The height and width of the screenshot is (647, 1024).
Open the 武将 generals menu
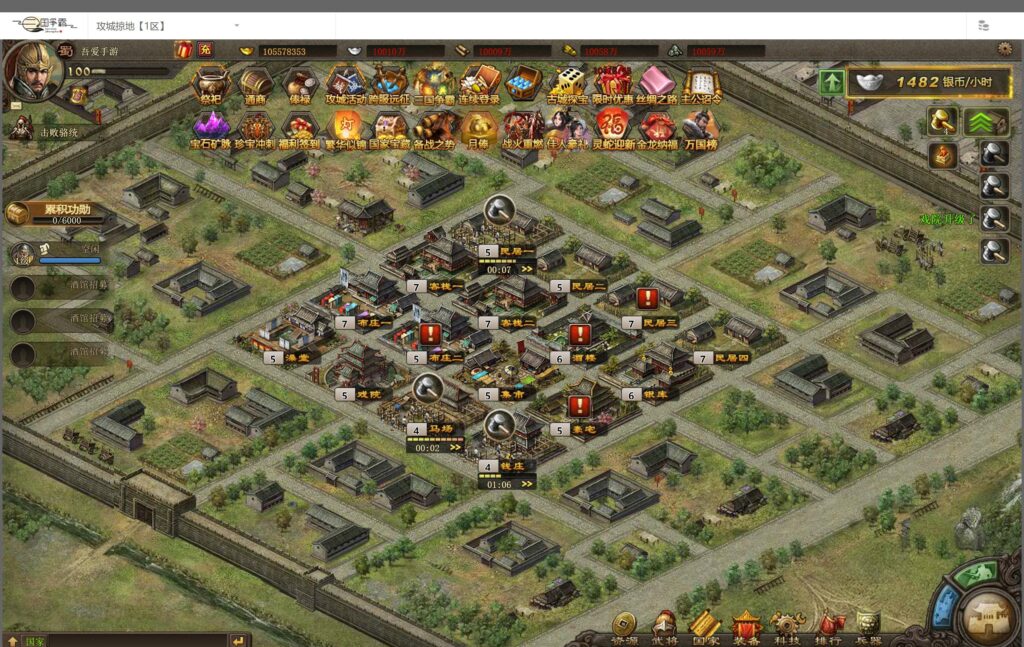(x=664, y=626)
